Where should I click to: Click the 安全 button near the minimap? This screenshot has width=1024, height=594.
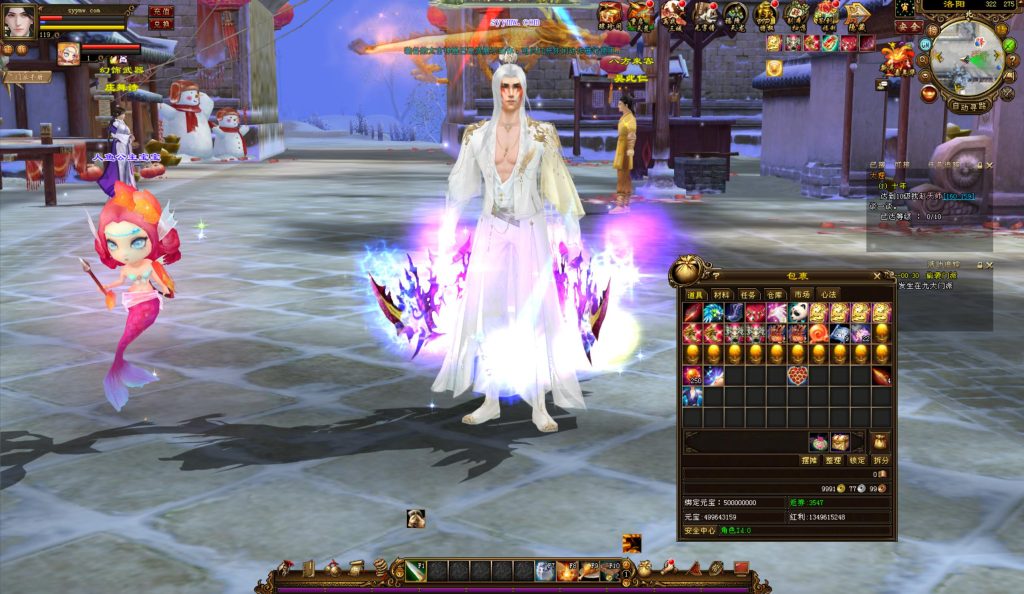(x=908, y=26)
